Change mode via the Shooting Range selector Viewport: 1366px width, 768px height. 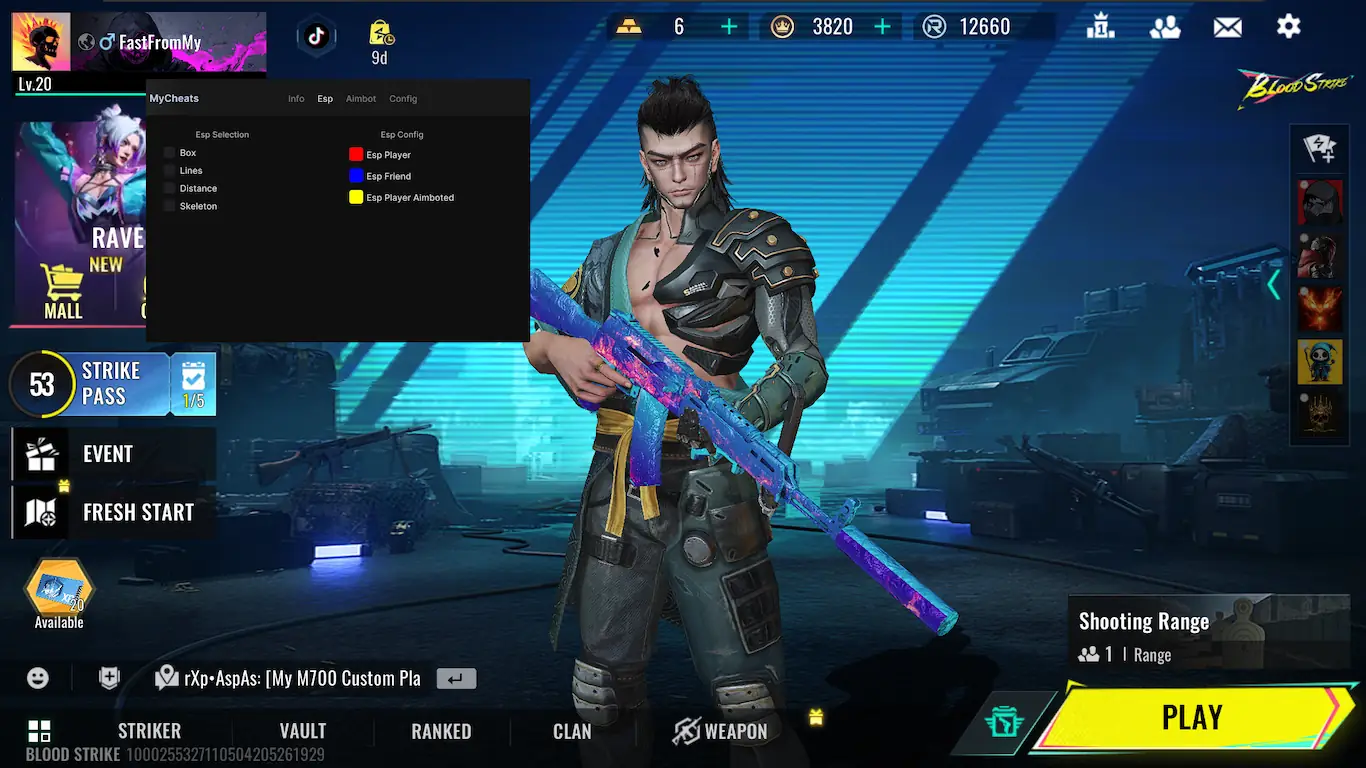[1165, 636]
